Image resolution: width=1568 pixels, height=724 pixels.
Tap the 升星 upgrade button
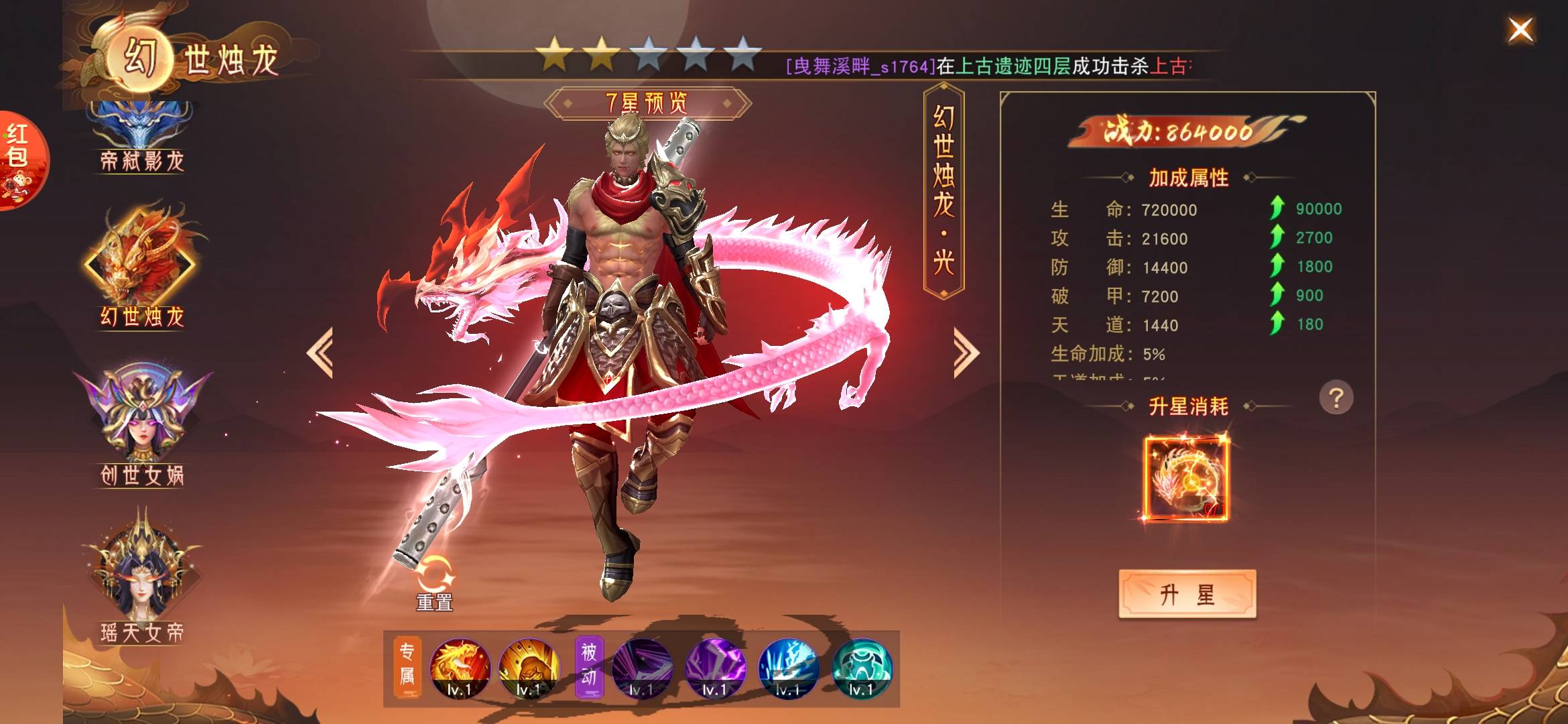point(1187,594)
